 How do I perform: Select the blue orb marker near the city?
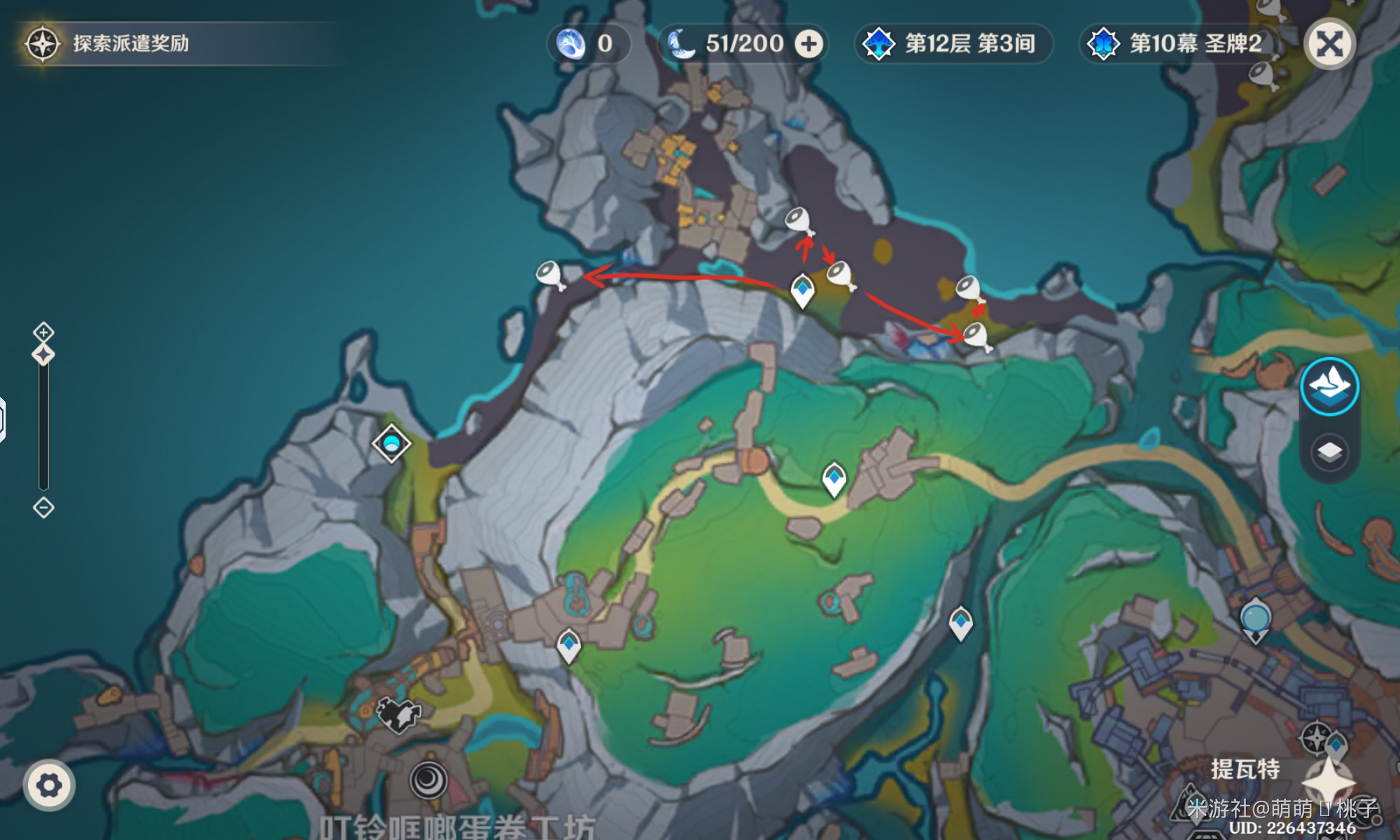pyautogui.click(x=1255, y=619)
